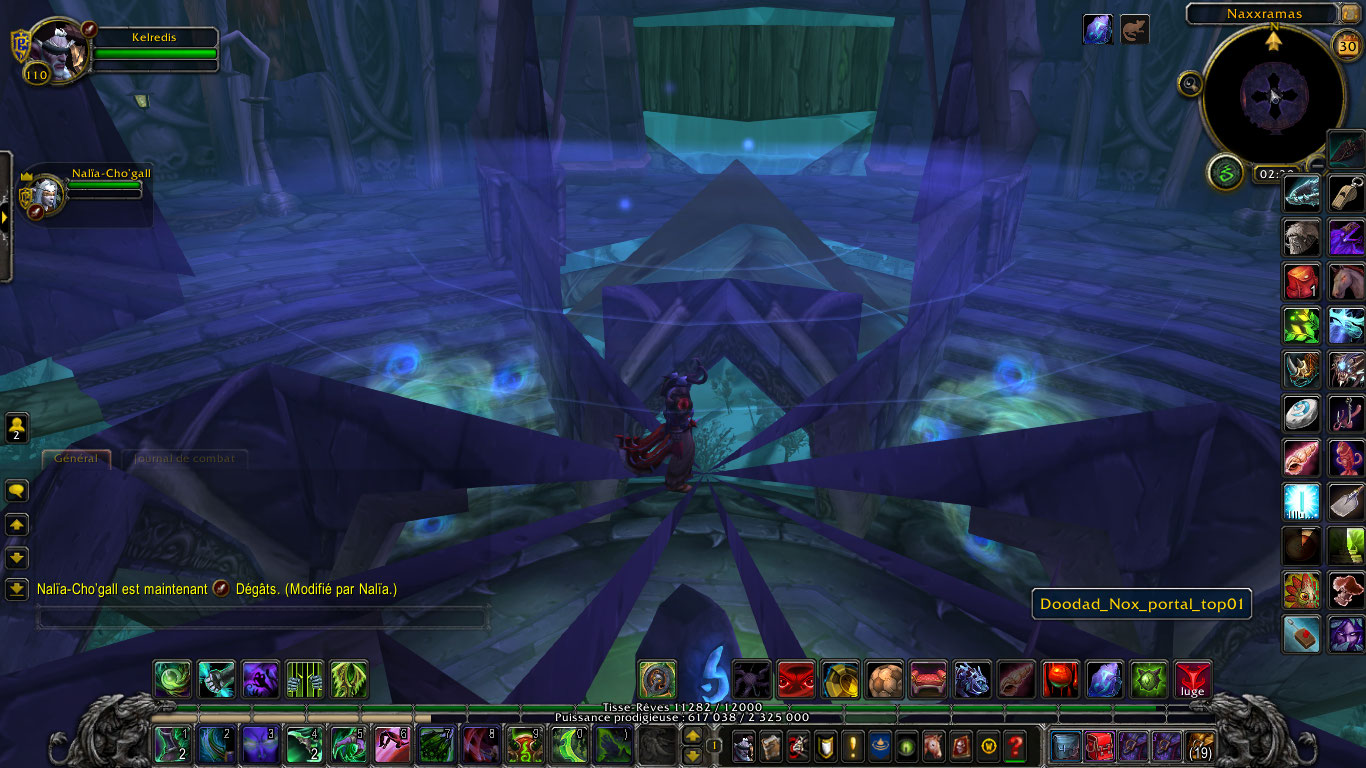Click the rat-shaped icon near the minimap

[x=1135, y=29]
